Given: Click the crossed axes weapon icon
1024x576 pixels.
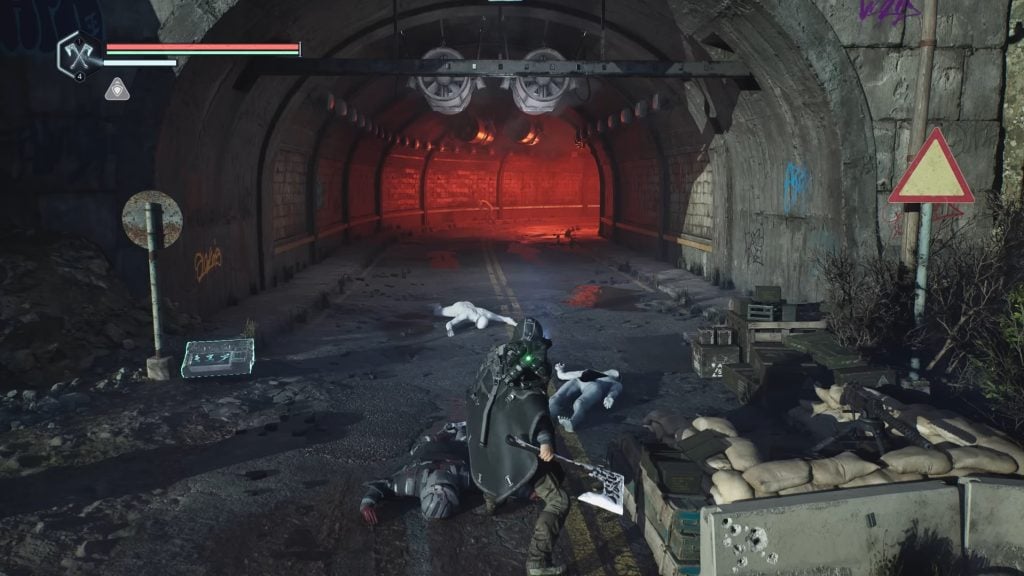Looking at the screenshot, I should 78,51.
